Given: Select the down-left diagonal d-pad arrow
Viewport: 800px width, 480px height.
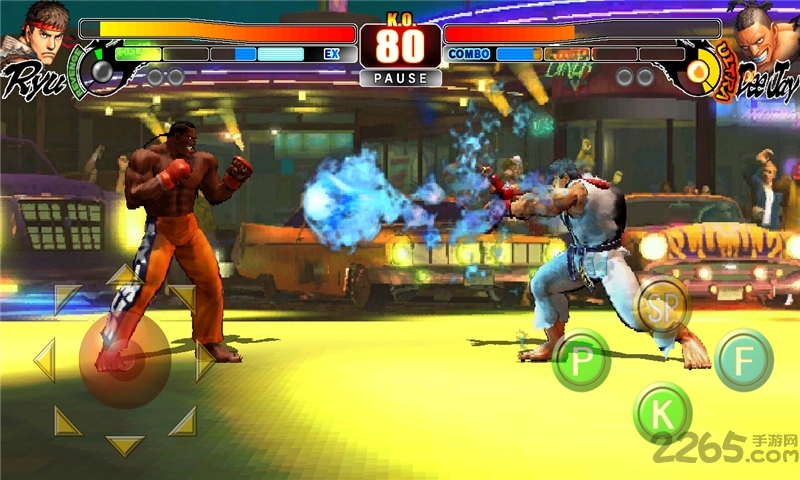Looking at the screenshot, I should [67, 420].
